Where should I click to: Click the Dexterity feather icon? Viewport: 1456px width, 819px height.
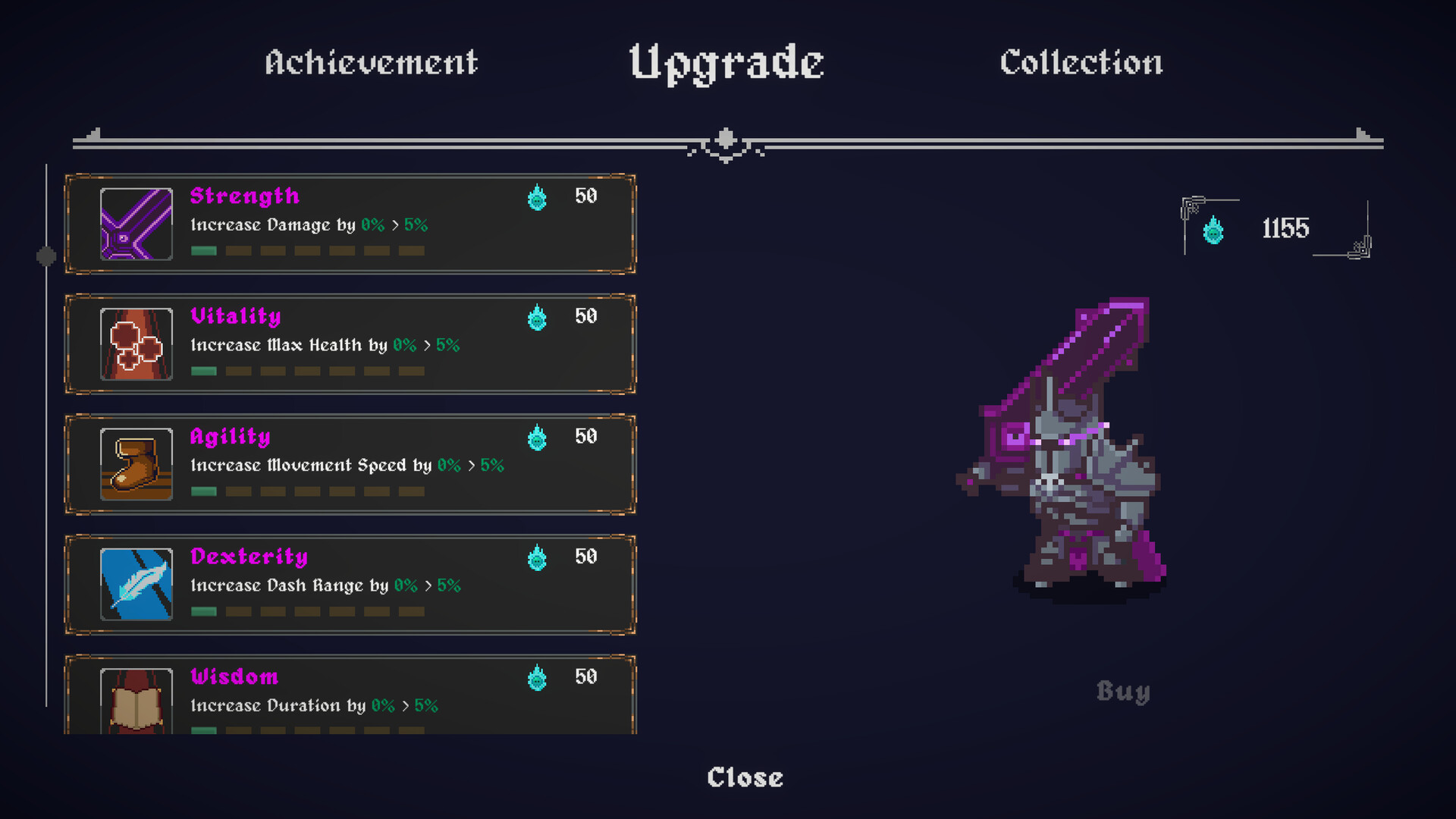pos(136,585)
